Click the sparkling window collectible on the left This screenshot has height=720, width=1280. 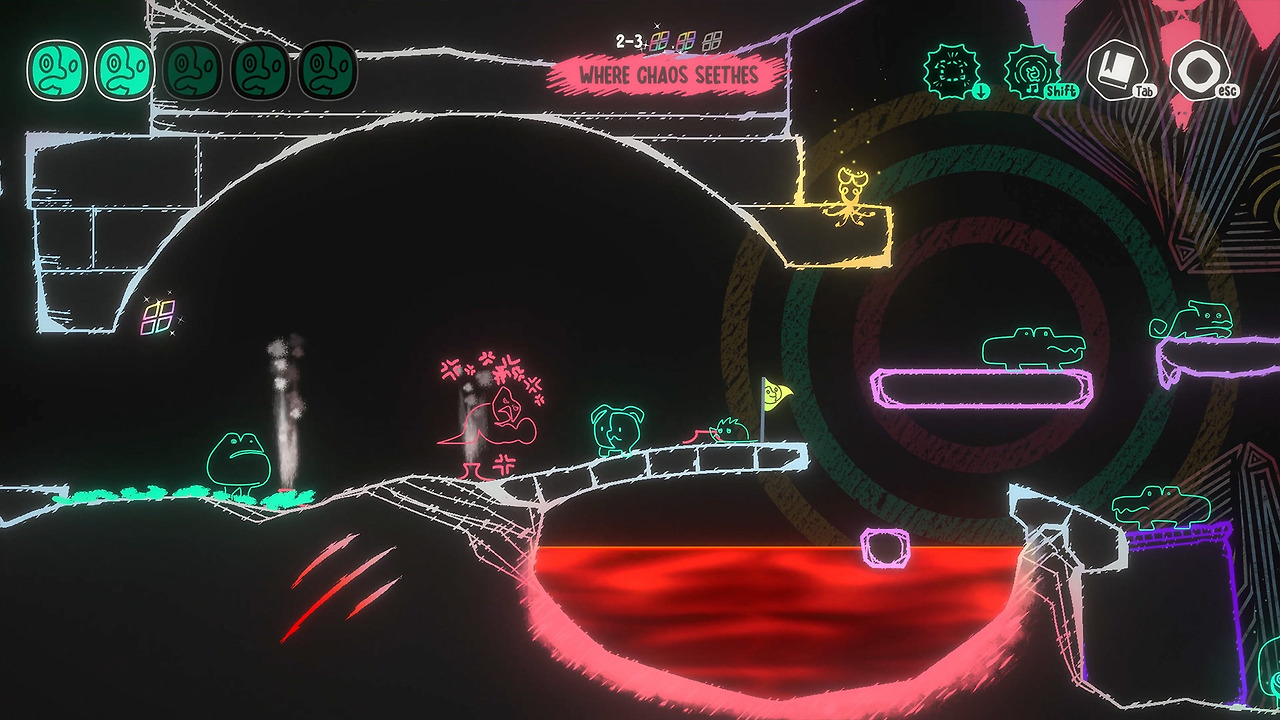tap(157, 318)
